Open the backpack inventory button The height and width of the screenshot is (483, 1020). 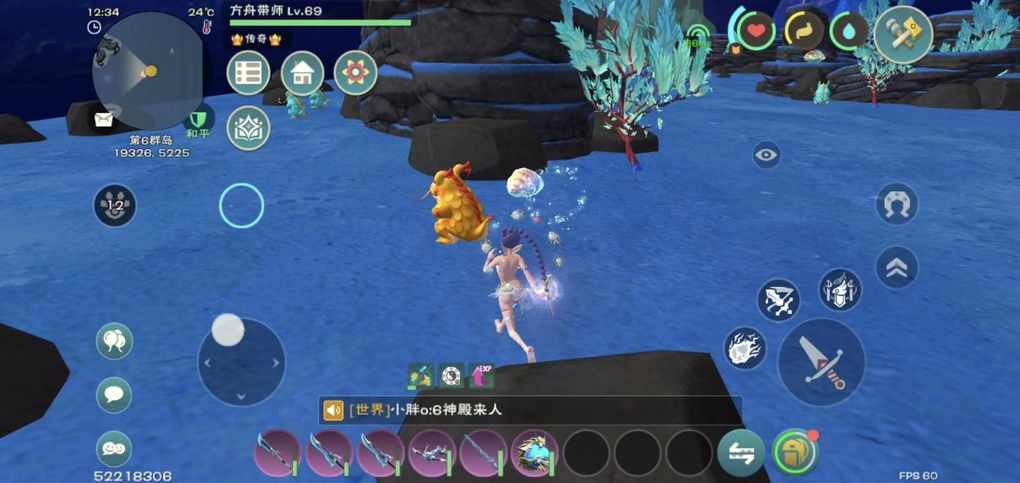point(795,453)
